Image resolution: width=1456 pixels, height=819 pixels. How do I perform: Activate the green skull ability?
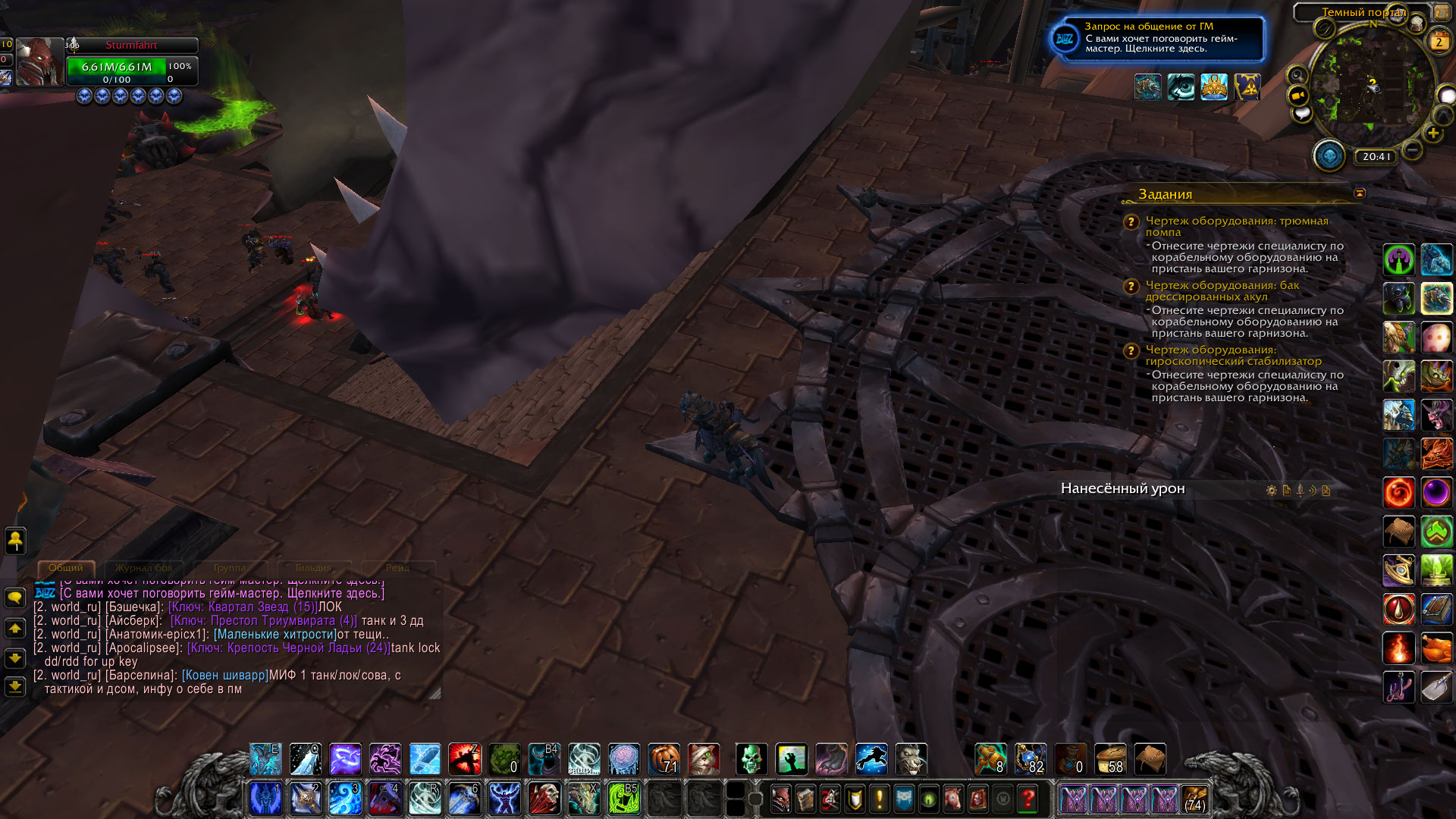point(752,759)
